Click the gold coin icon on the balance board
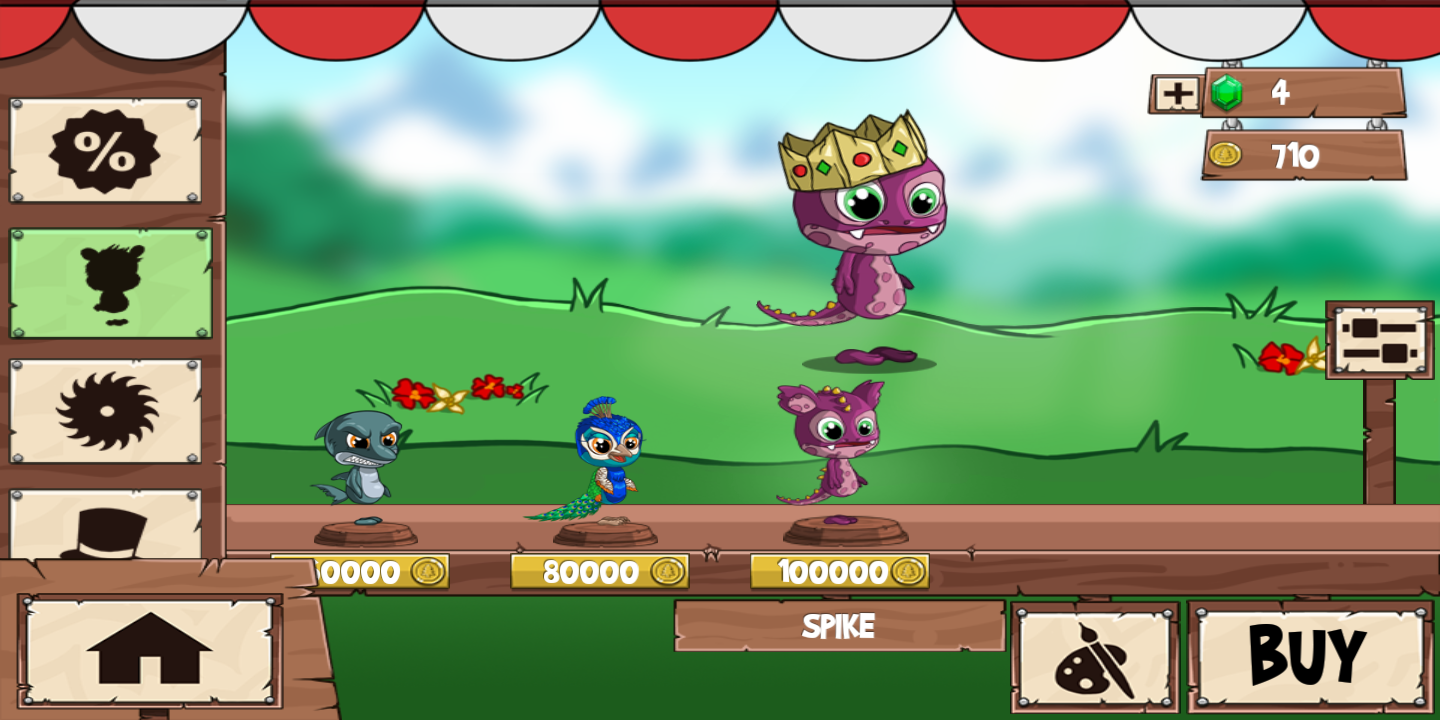 [1224, 155]
